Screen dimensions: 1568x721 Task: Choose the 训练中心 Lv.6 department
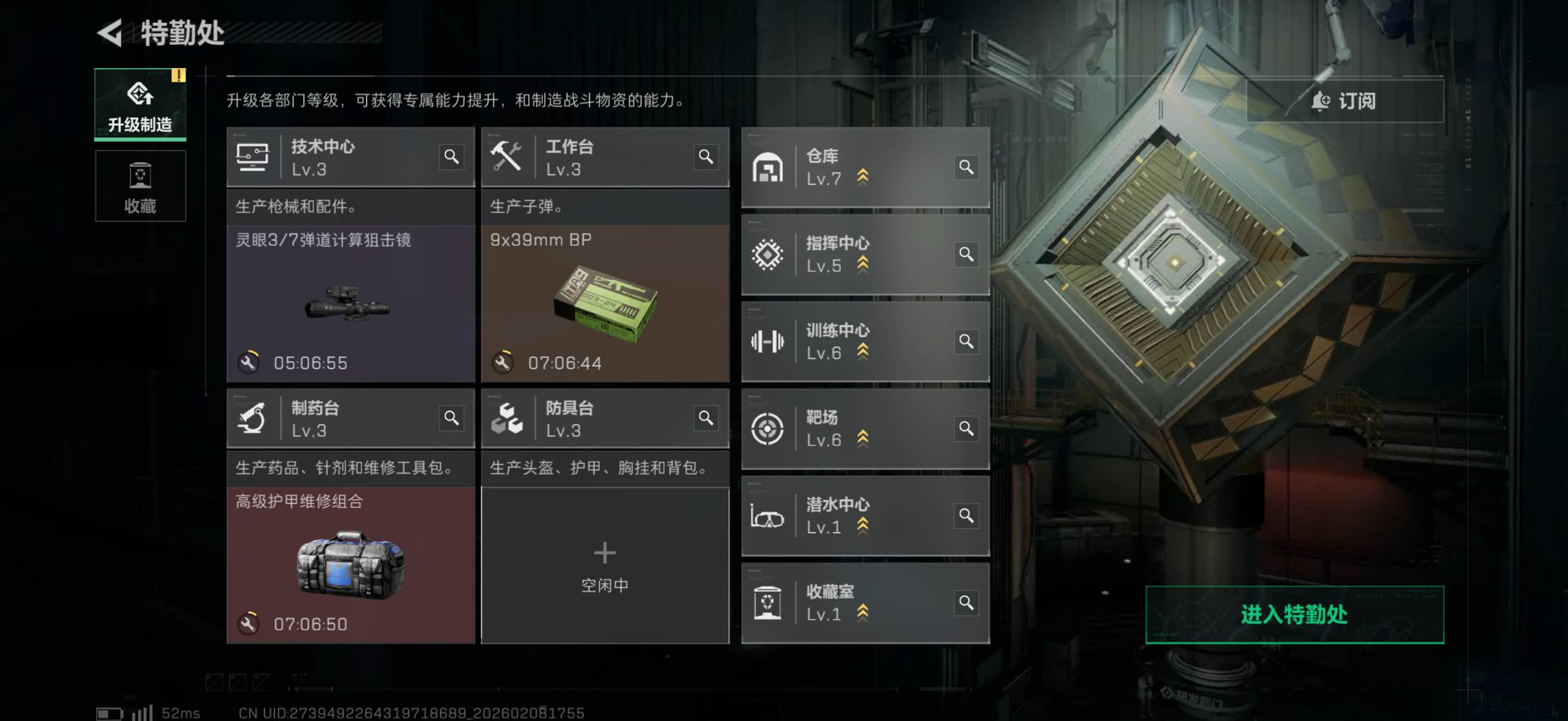pos(852,341)
